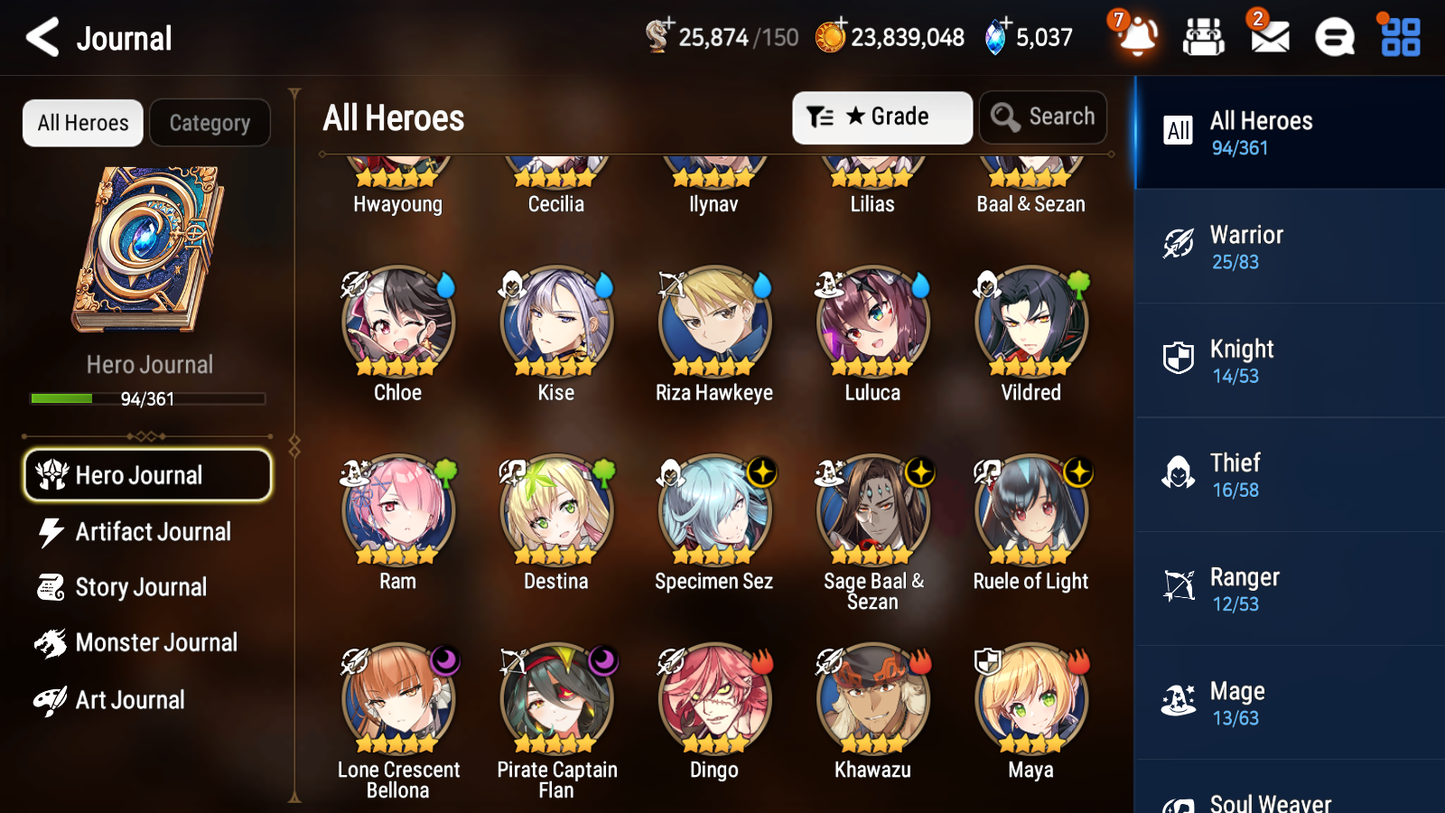Open the main menu grid icon
Screen dimensions: 1445x813
point(1398,36)
